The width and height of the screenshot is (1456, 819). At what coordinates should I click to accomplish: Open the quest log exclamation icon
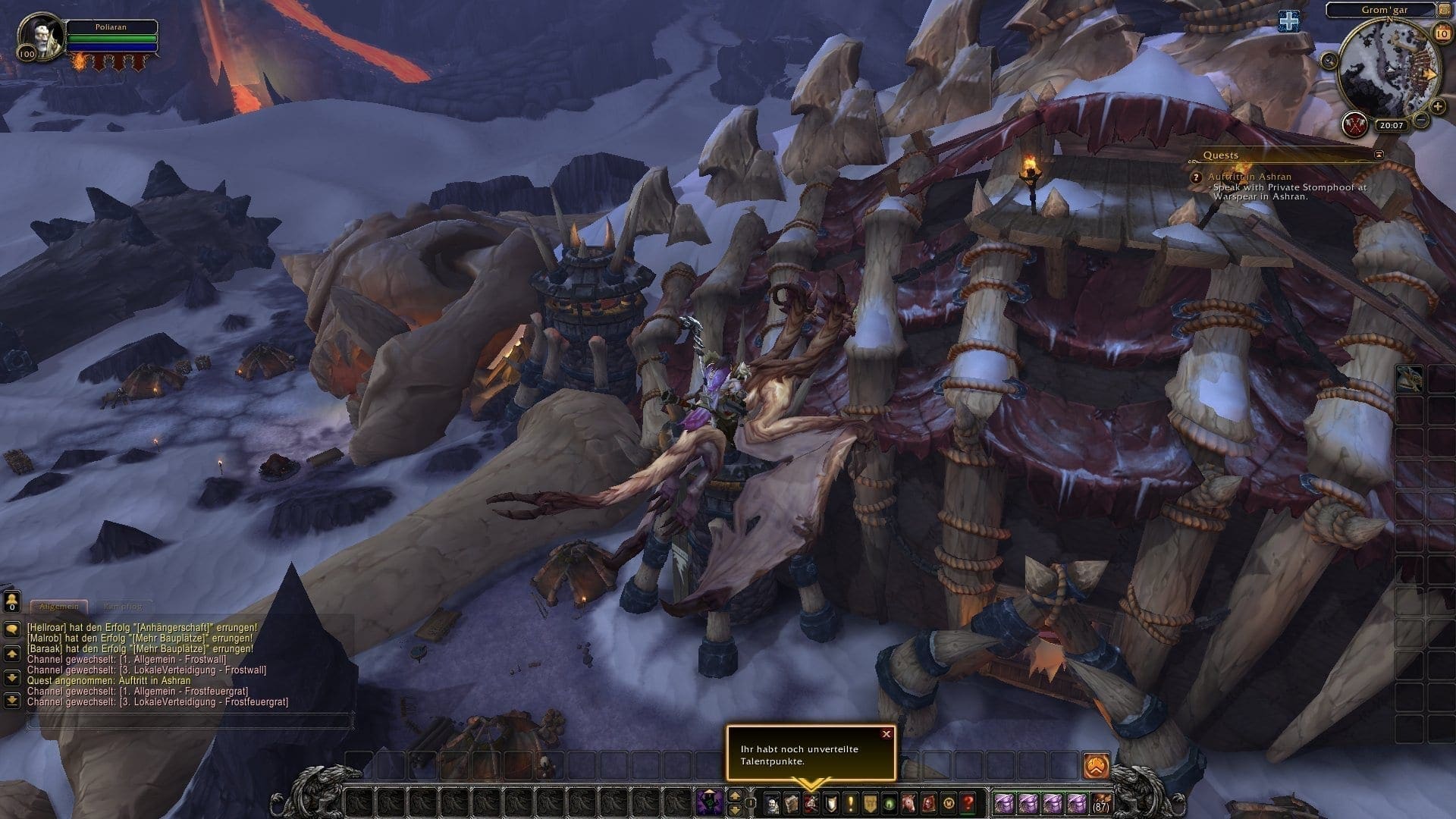(x=851, y=802)
